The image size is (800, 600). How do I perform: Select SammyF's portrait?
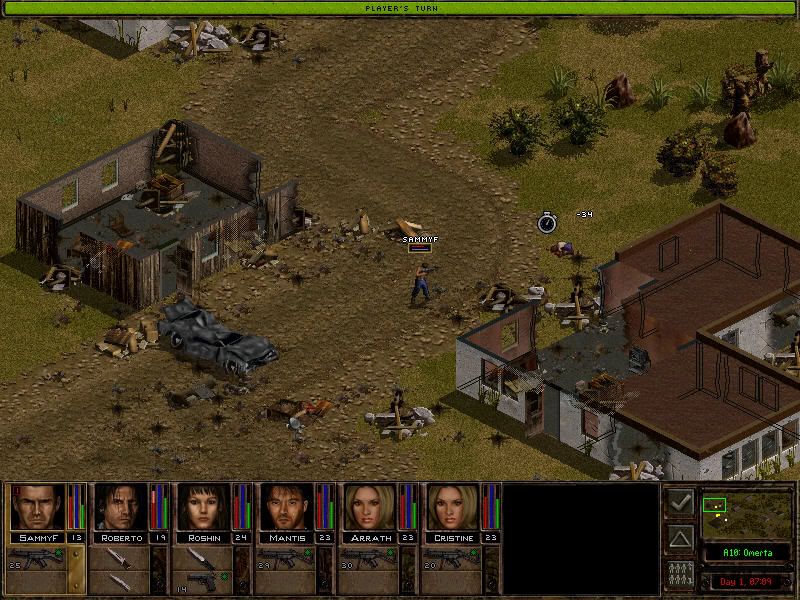click(x=37, y=507)
